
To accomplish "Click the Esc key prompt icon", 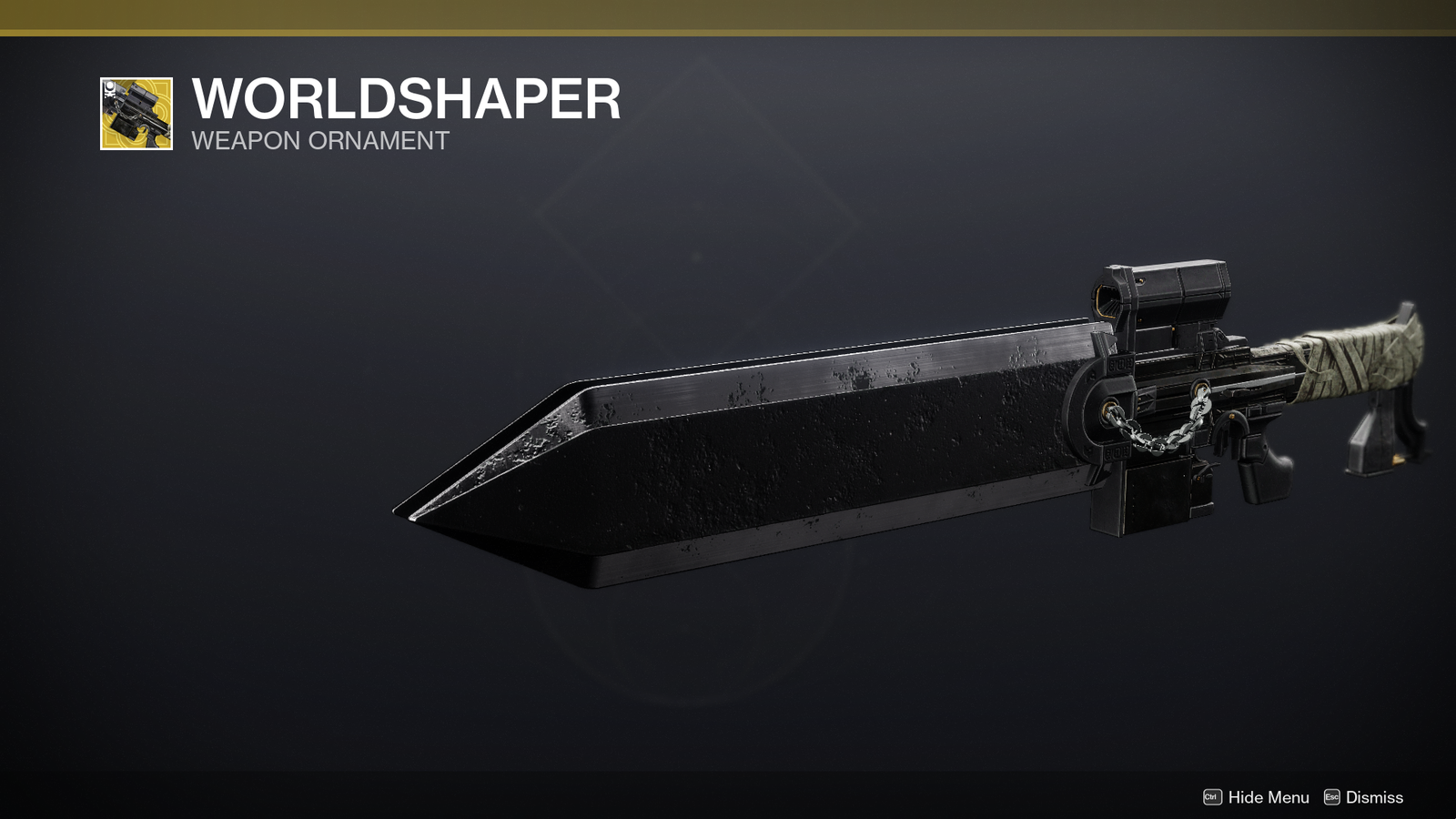I will pos(1331,796).
